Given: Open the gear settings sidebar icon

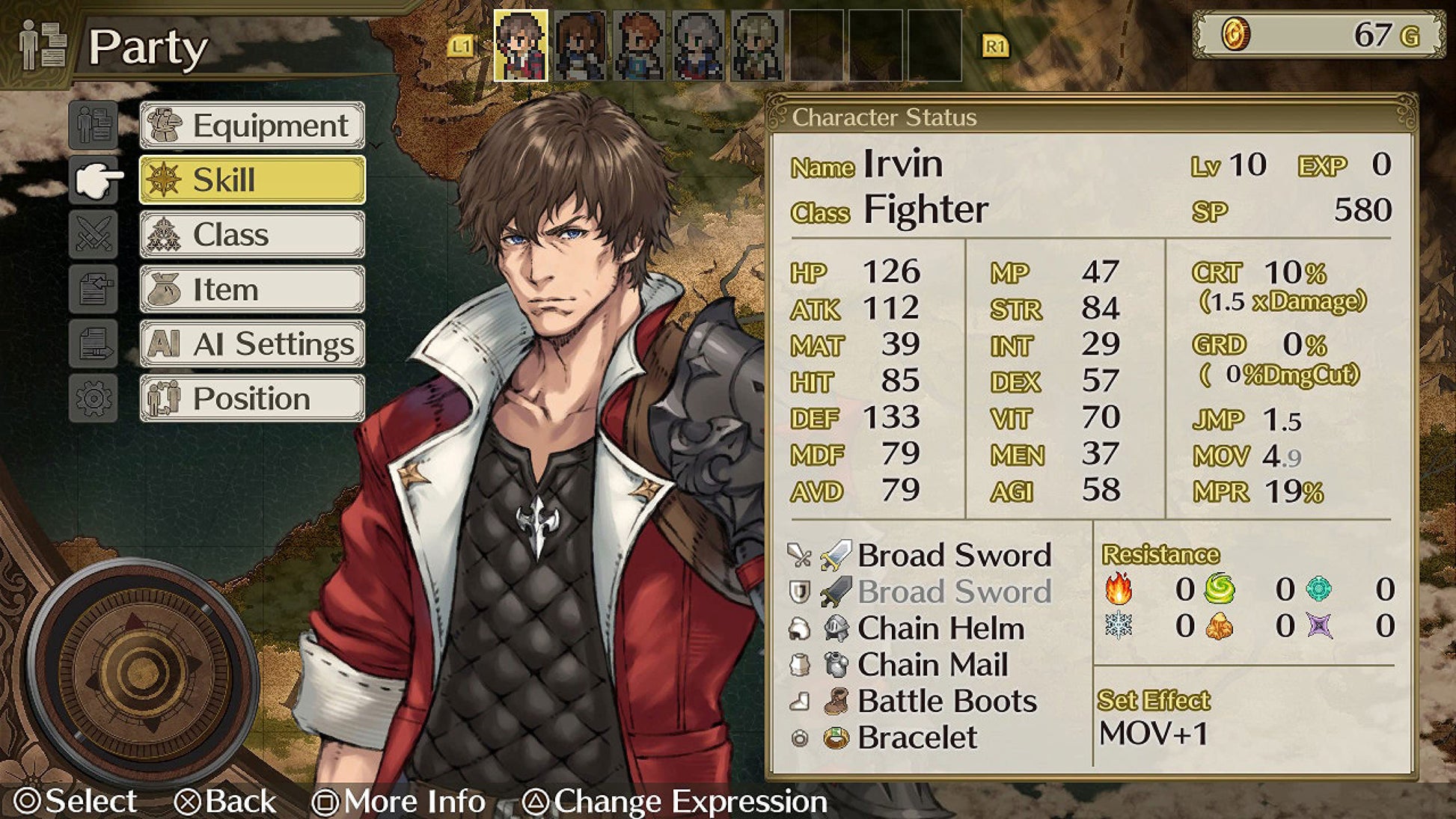Looking at the screenshot, I should pos(94,399).
